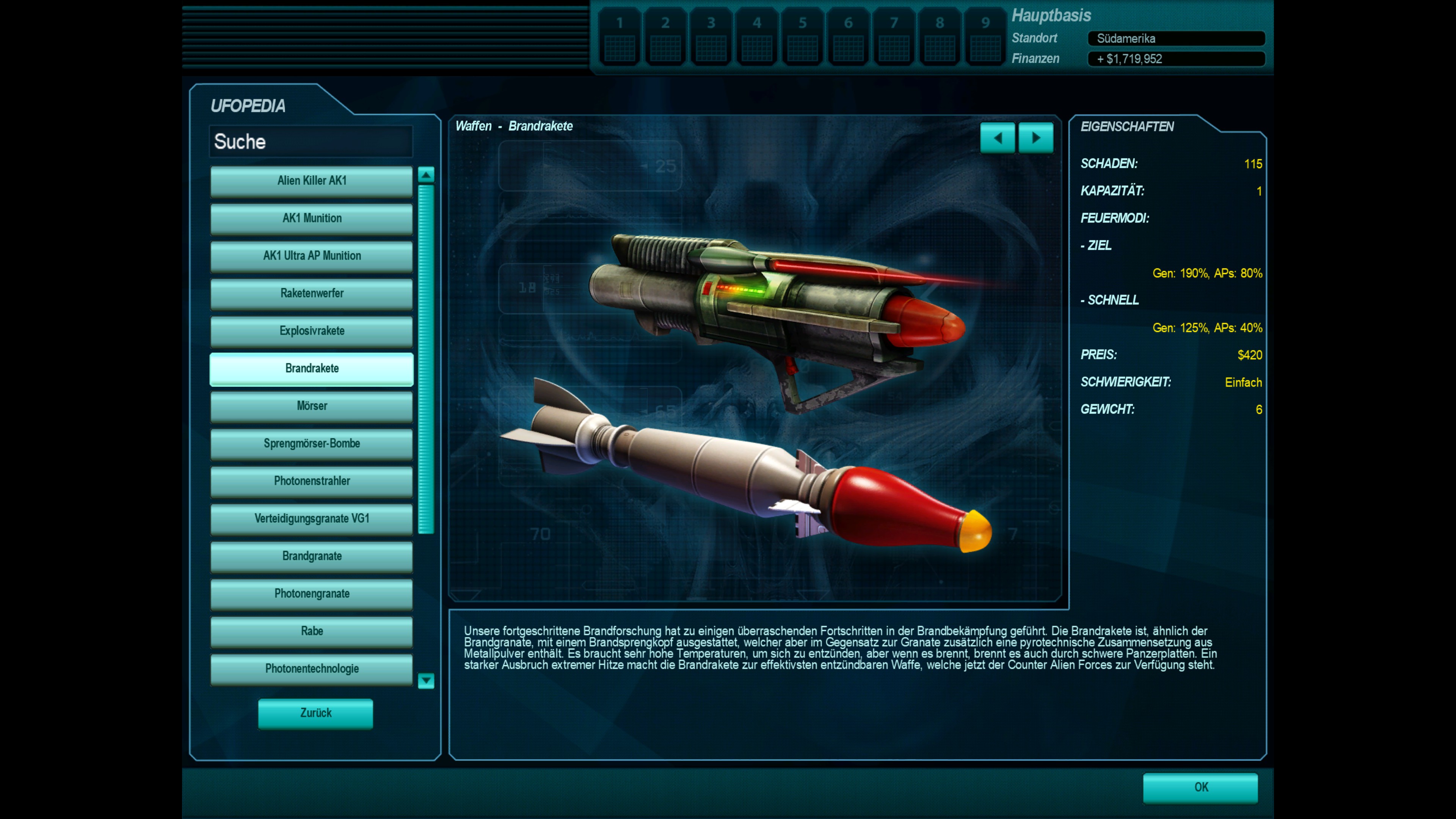Image resolution: width=1456 pixels, height=819 pixels.
Task: Open the Brandgranate entry
Action: point(311,556)
